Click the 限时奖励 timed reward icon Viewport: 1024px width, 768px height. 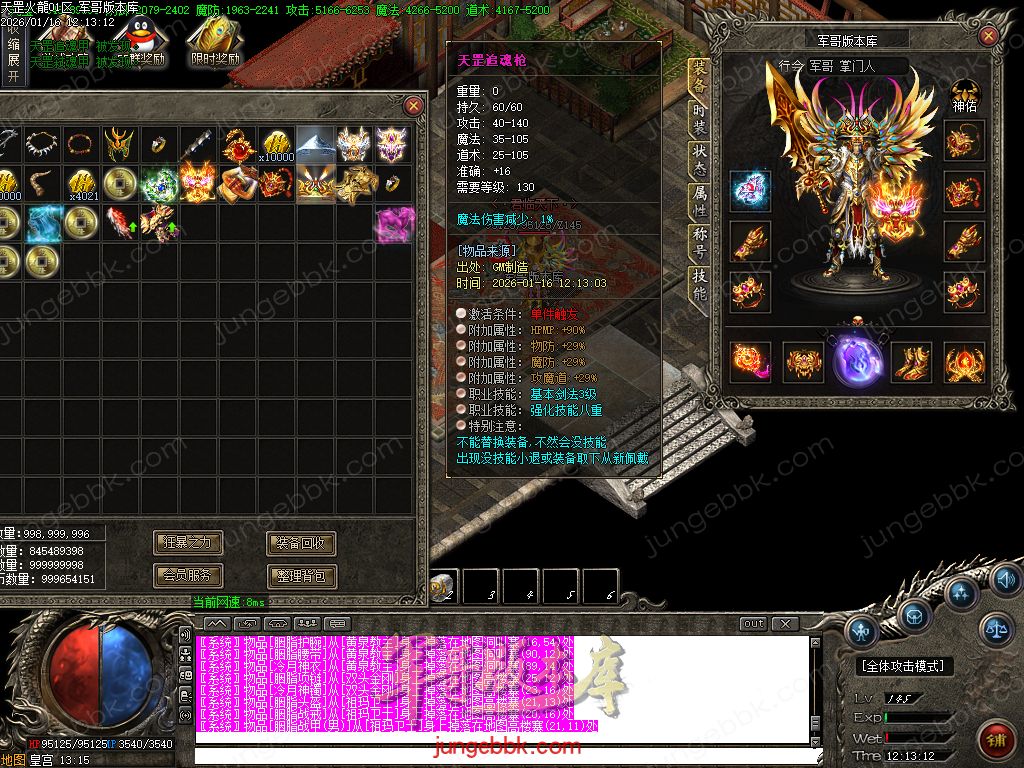(215, 42)
